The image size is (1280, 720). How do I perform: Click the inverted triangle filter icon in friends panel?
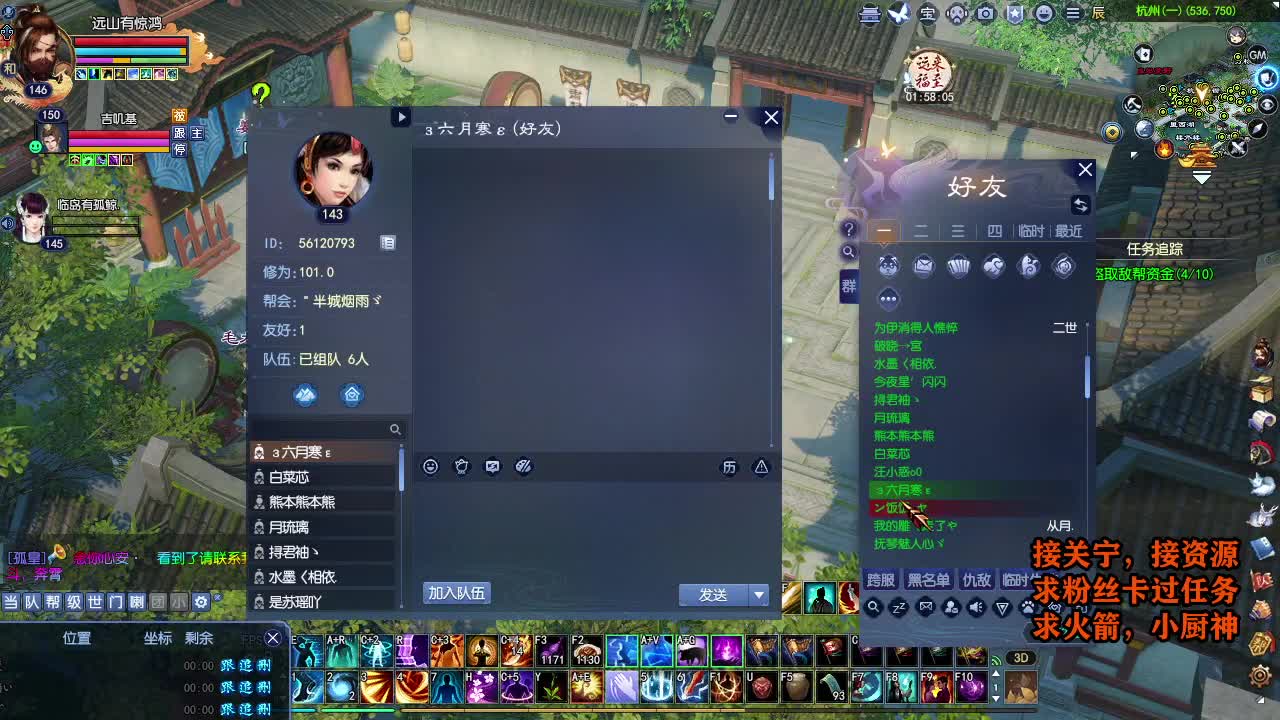click(1001, 608)
